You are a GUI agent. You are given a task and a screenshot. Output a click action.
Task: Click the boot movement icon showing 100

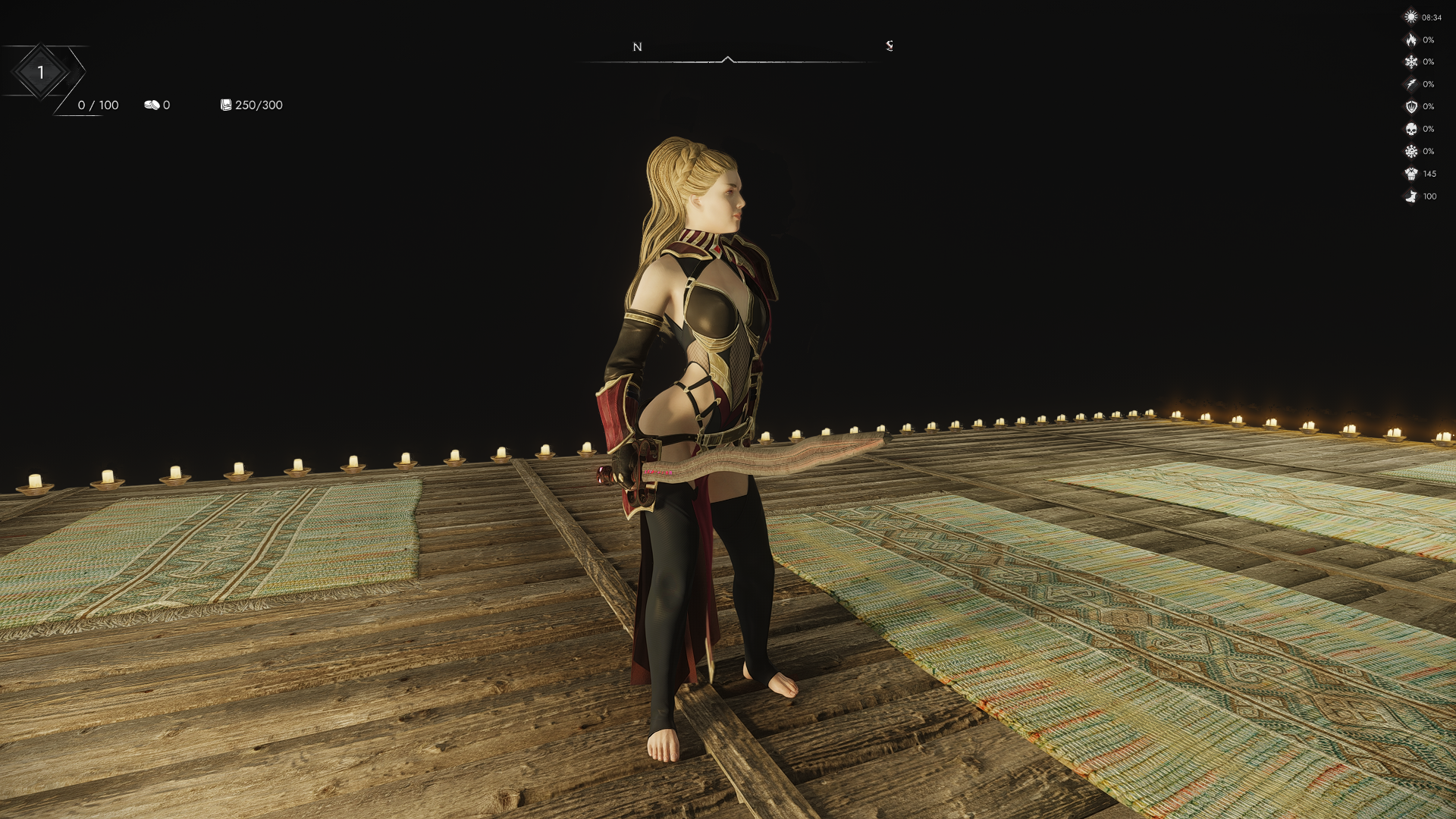pos(1411,196)
